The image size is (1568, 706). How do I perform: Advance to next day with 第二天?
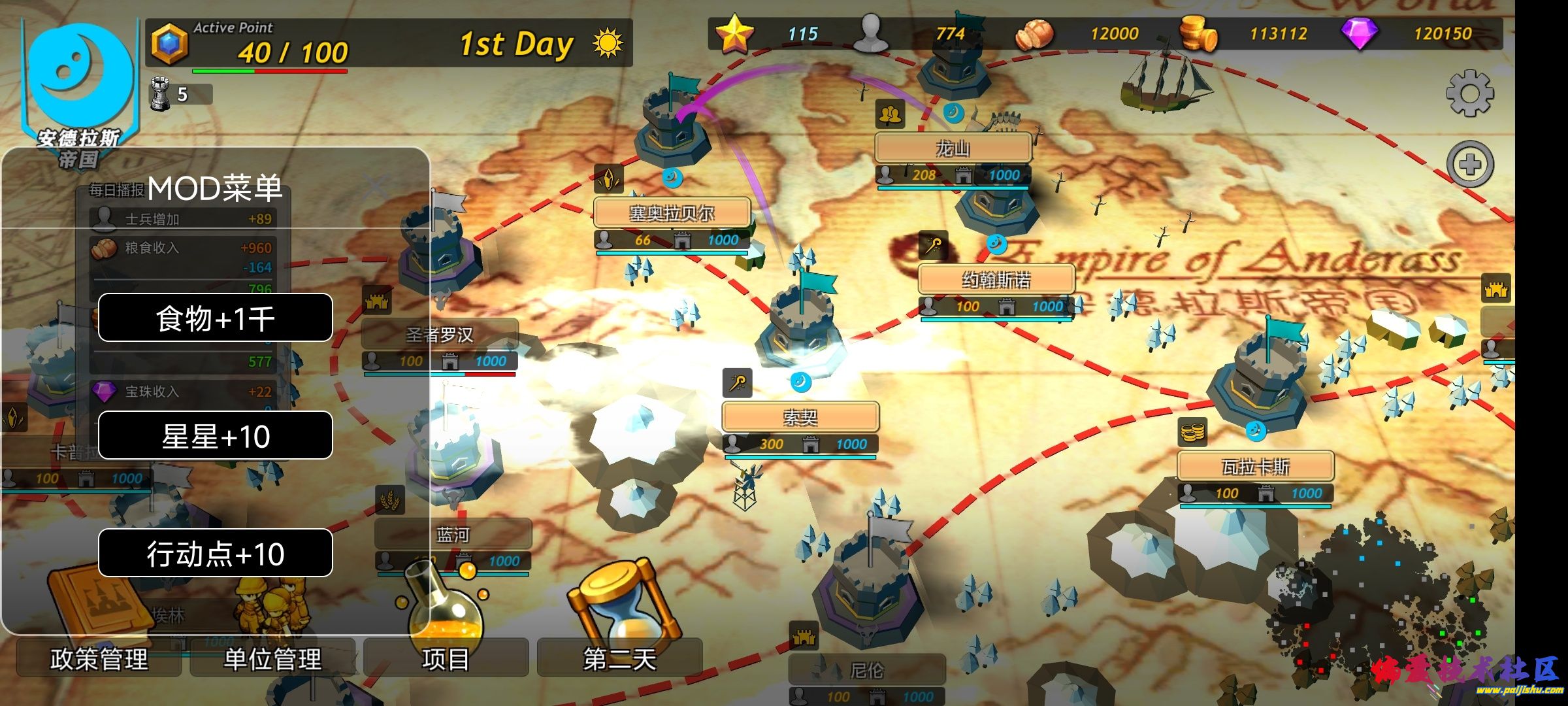click(619, 658)
